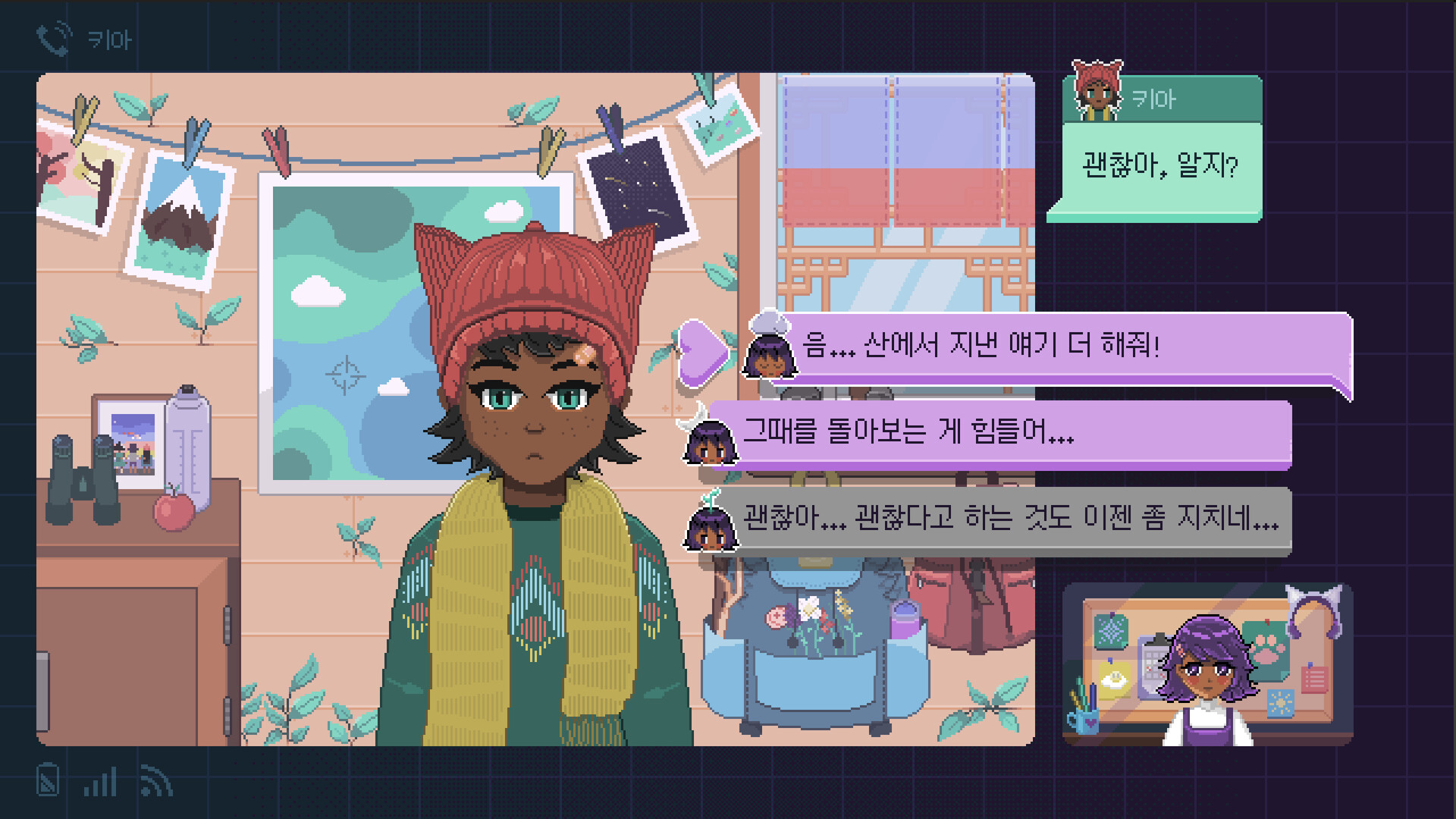The width and height of the screenshot is (1456, 819).
Task: Click the 키아 name tag on the green chat header
Action: tap(1156, 97)
